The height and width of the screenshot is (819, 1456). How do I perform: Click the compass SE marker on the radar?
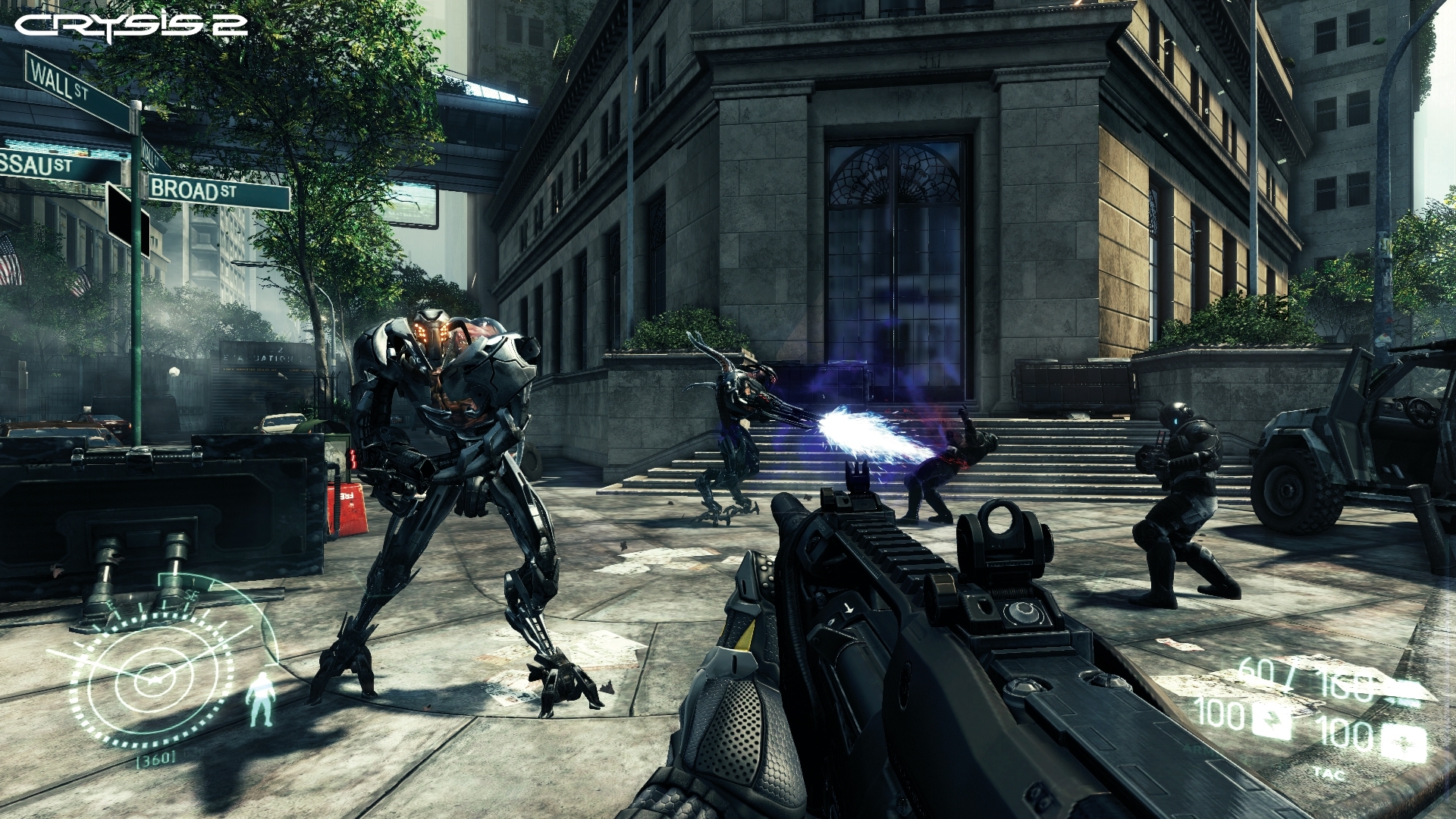point(191,595)
